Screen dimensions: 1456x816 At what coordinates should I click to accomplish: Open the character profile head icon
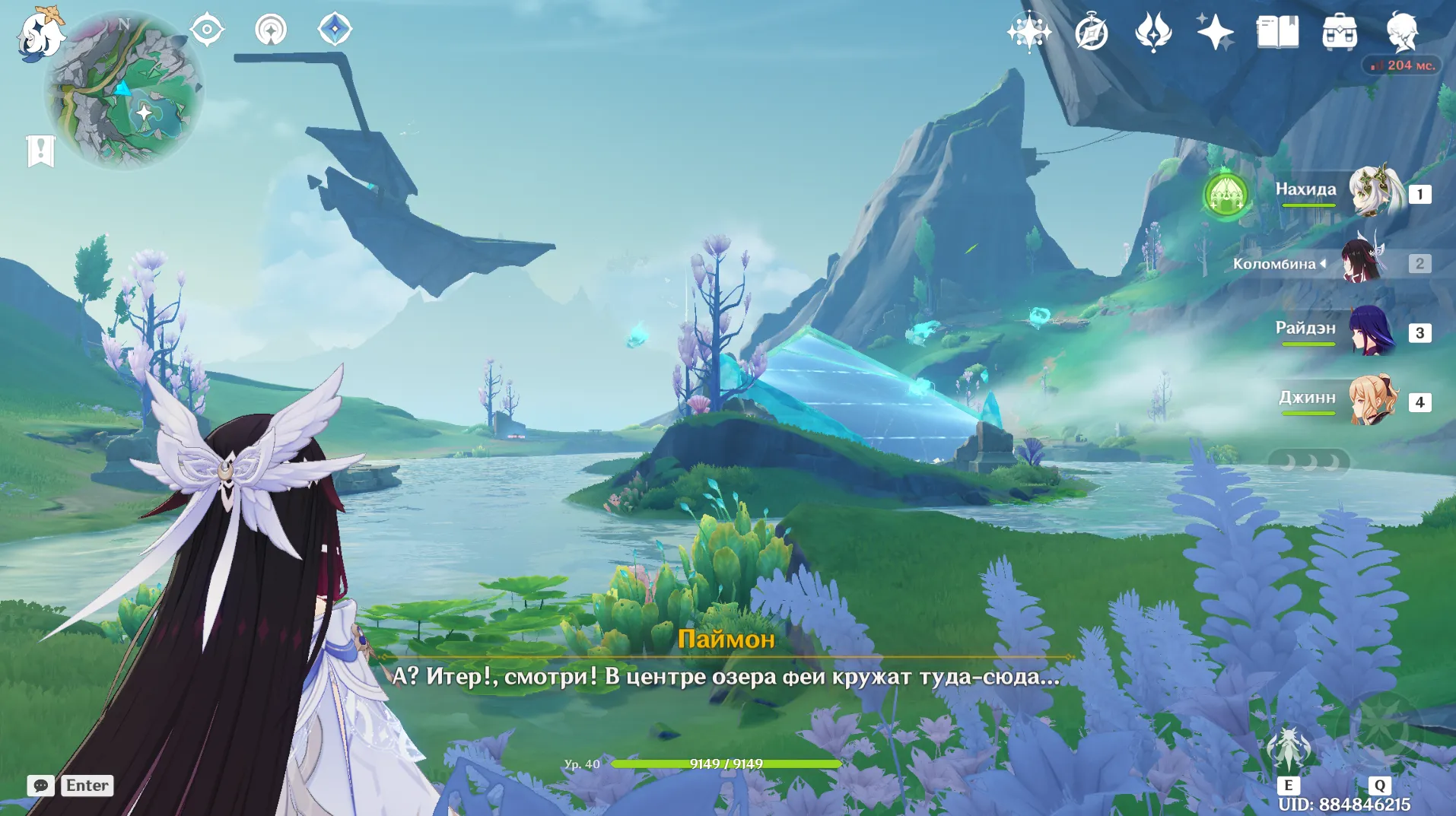coord(1401,32)
